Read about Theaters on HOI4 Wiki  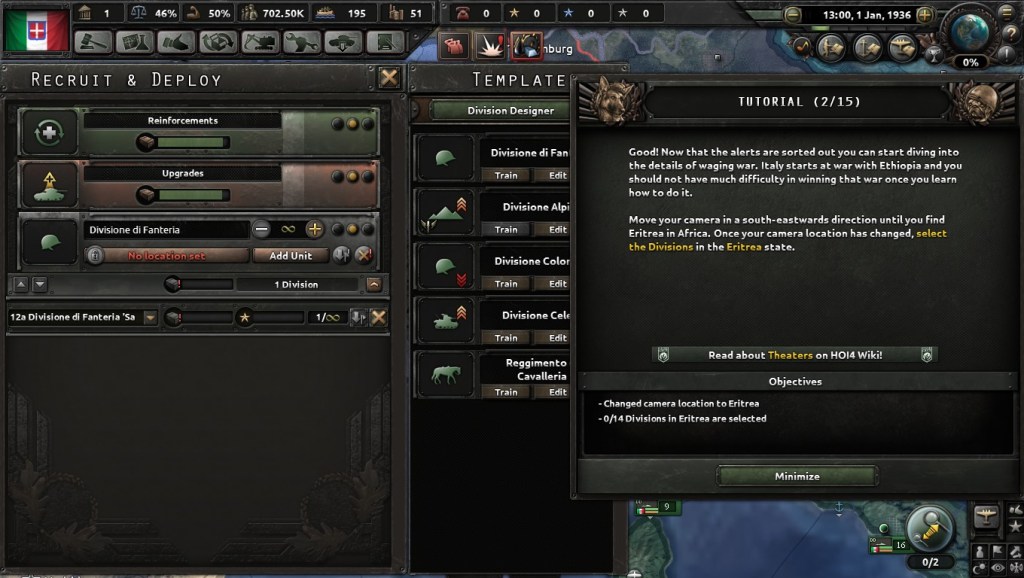795,355
